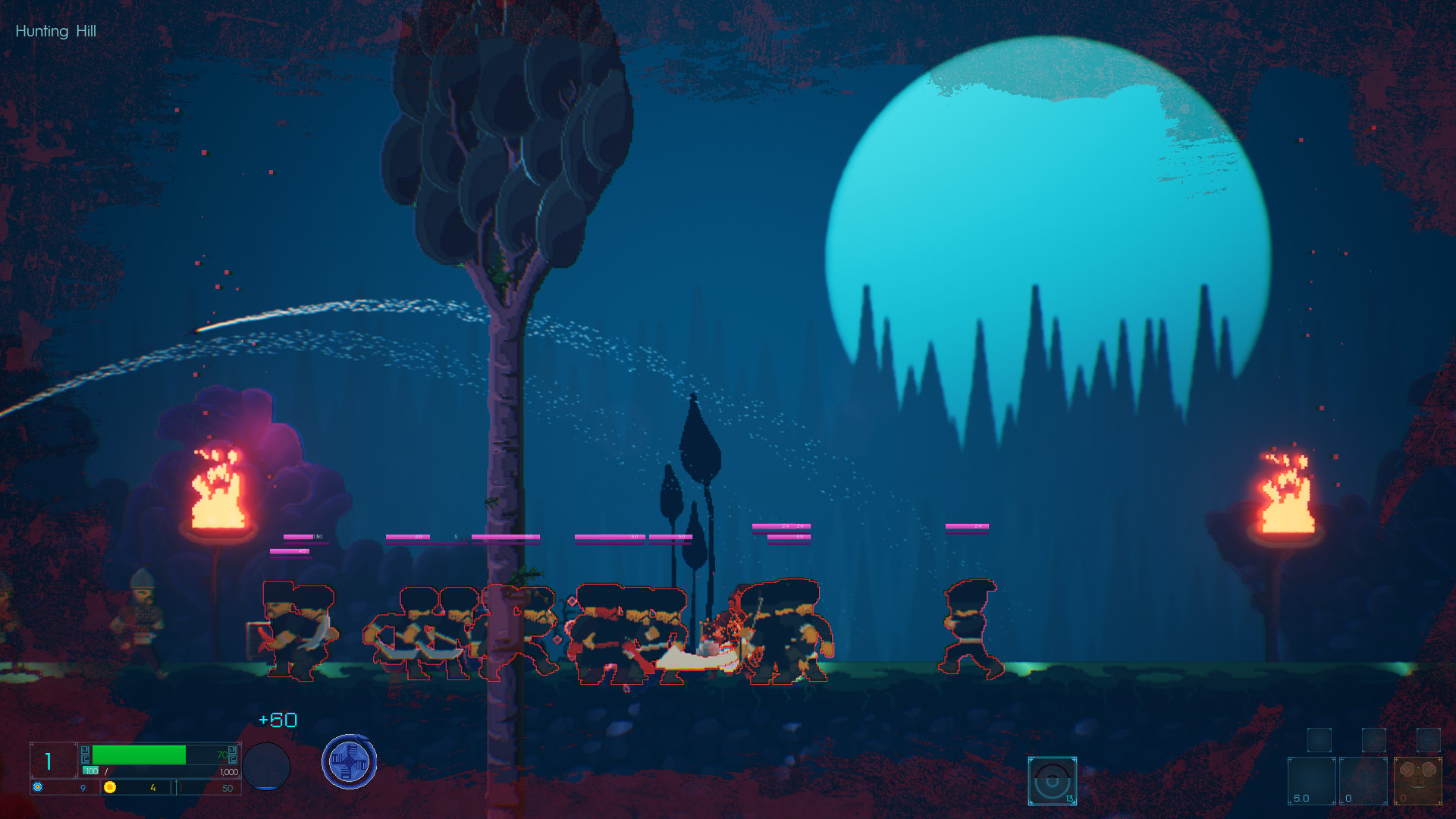Click the blue gem currency icon

(x=37, y=787)
